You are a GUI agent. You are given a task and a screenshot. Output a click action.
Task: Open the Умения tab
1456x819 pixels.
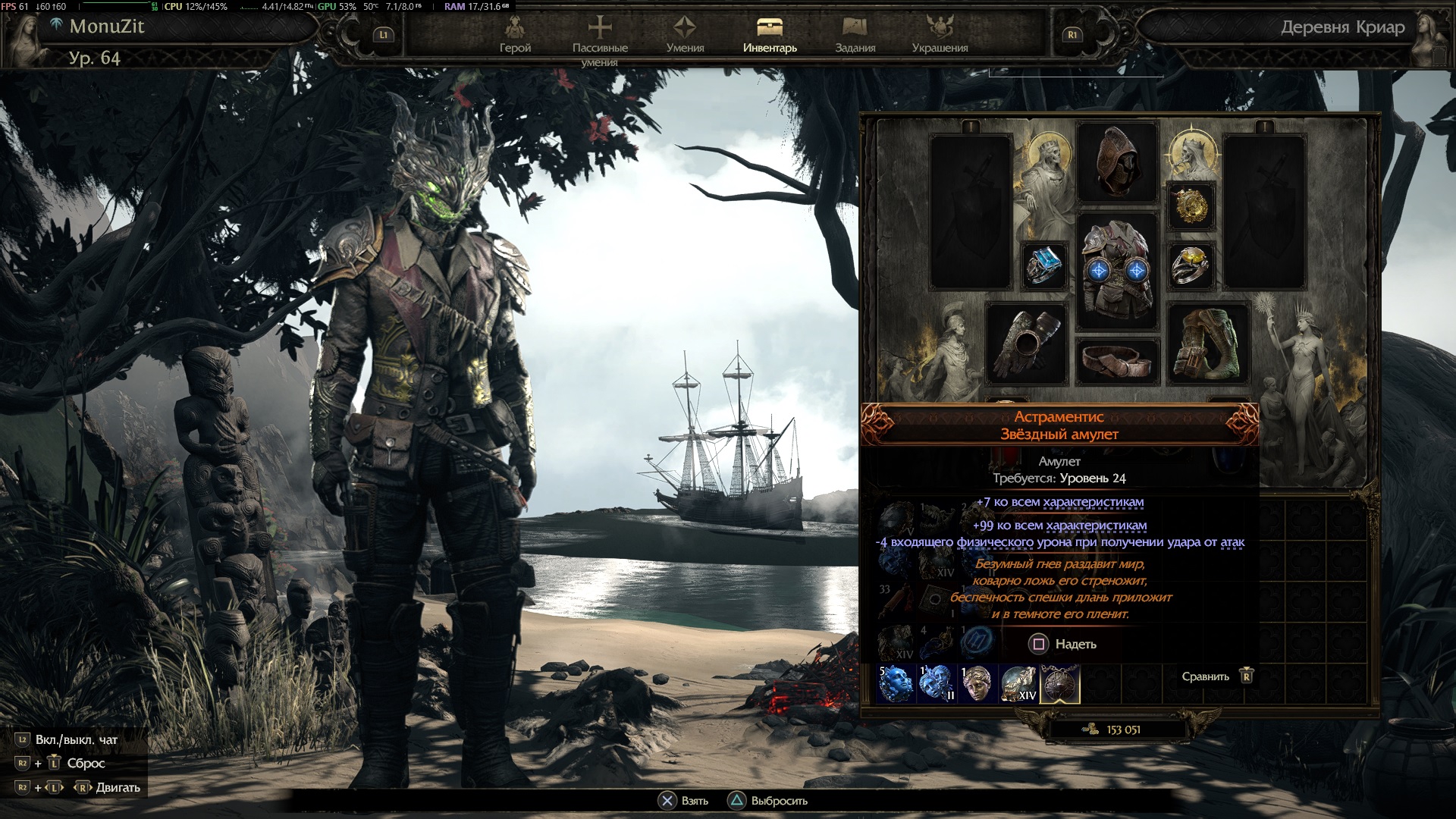685,36
